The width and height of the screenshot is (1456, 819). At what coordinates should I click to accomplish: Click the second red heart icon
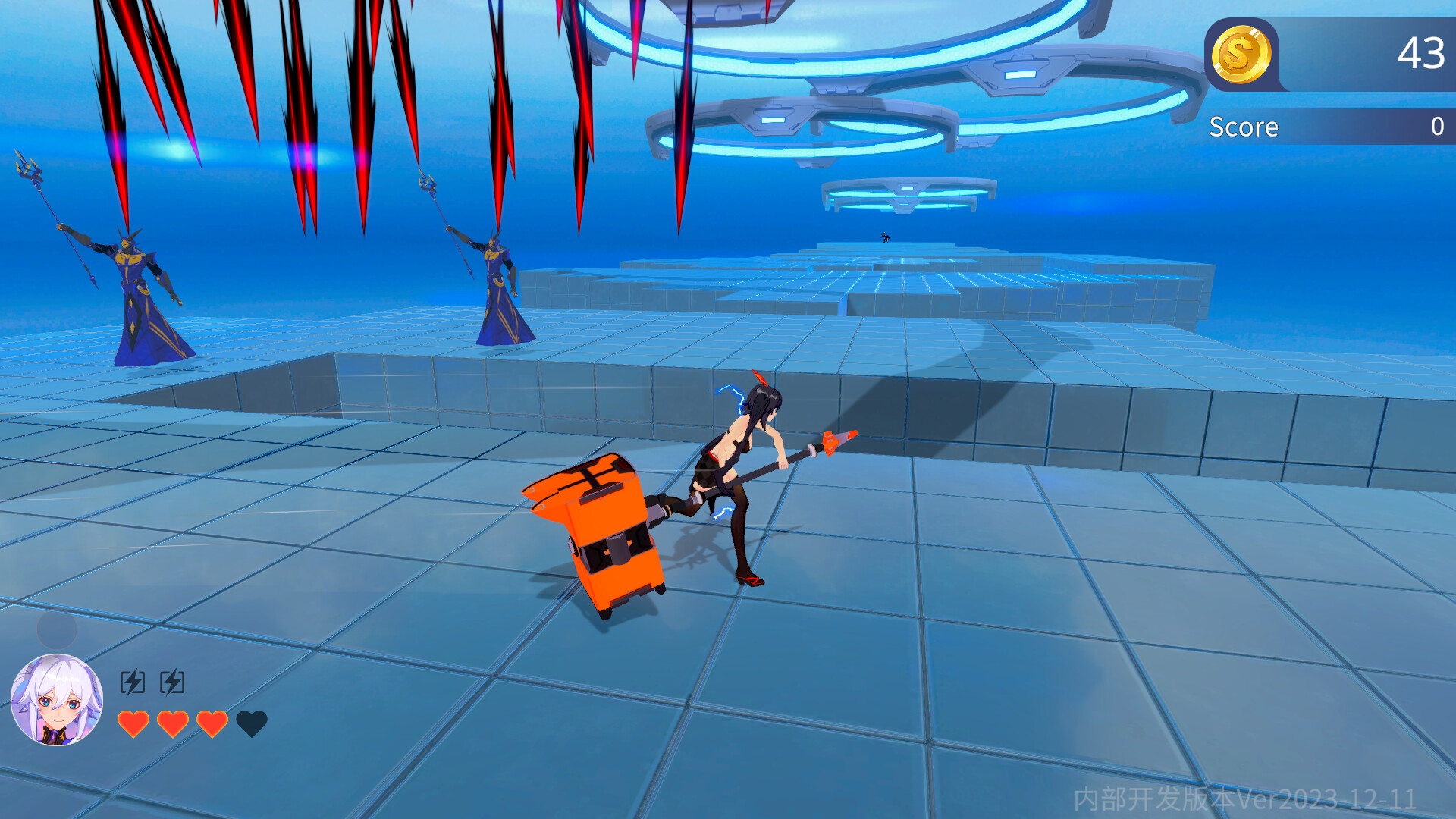pos(174,723)
